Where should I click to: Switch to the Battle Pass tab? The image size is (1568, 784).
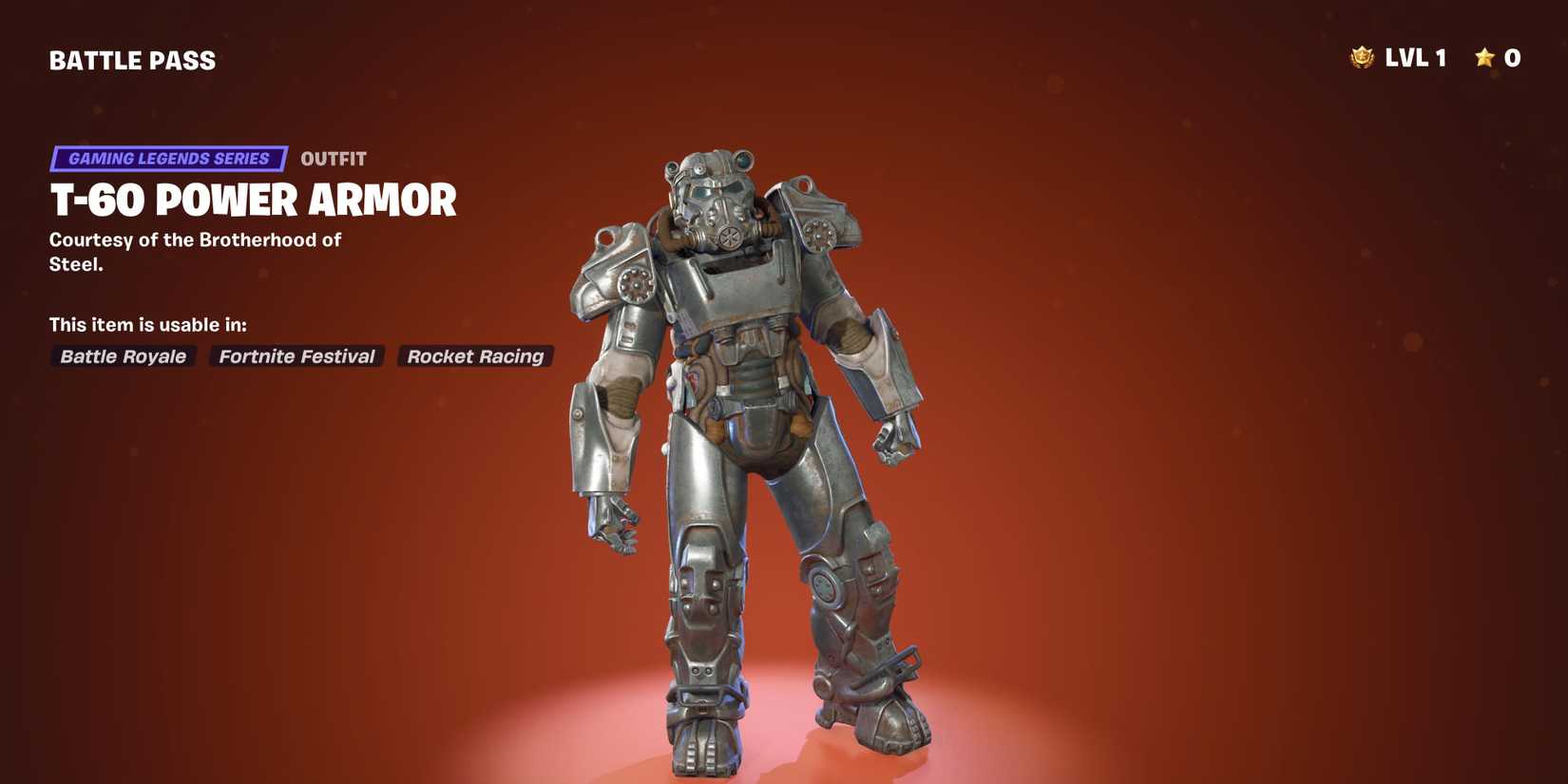[x=132, y=60]
